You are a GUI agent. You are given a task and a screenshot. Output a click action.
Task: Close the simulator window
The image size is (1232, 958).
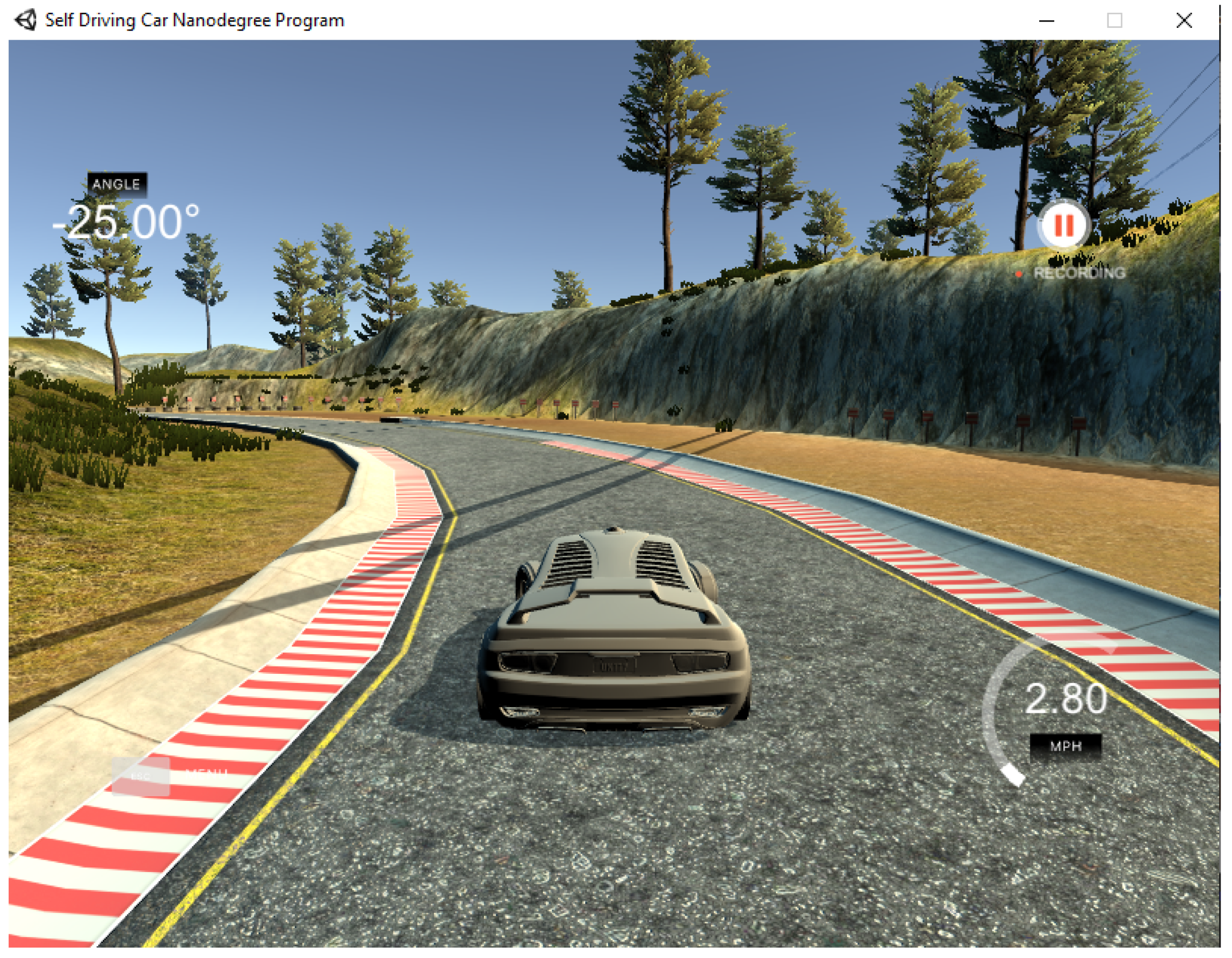pyautogui.click(x=1184, y=21)
